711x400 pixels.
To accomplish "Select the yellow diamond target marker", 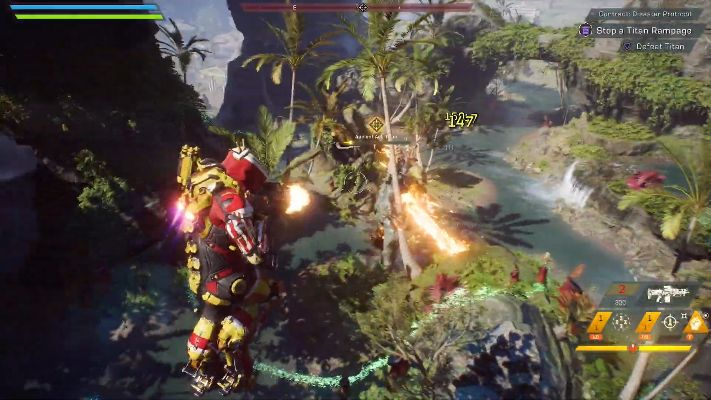I will [376, 124].
